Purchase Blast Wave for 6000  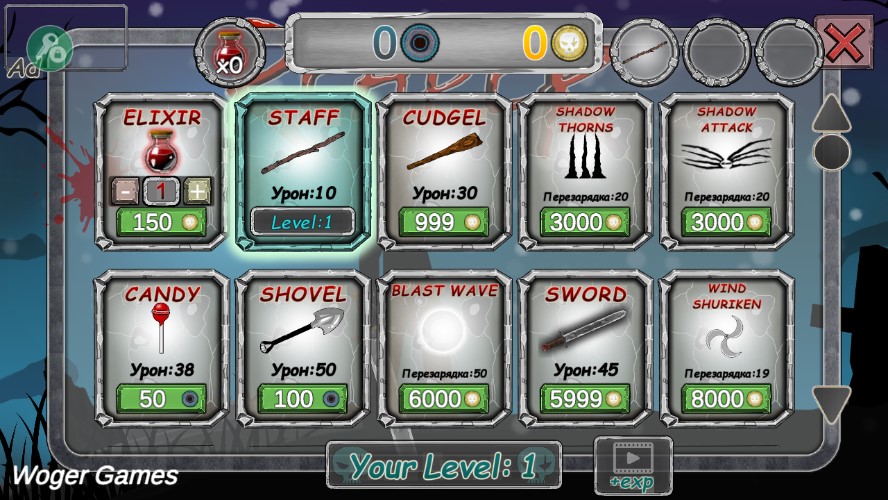(x=444, y=399)
